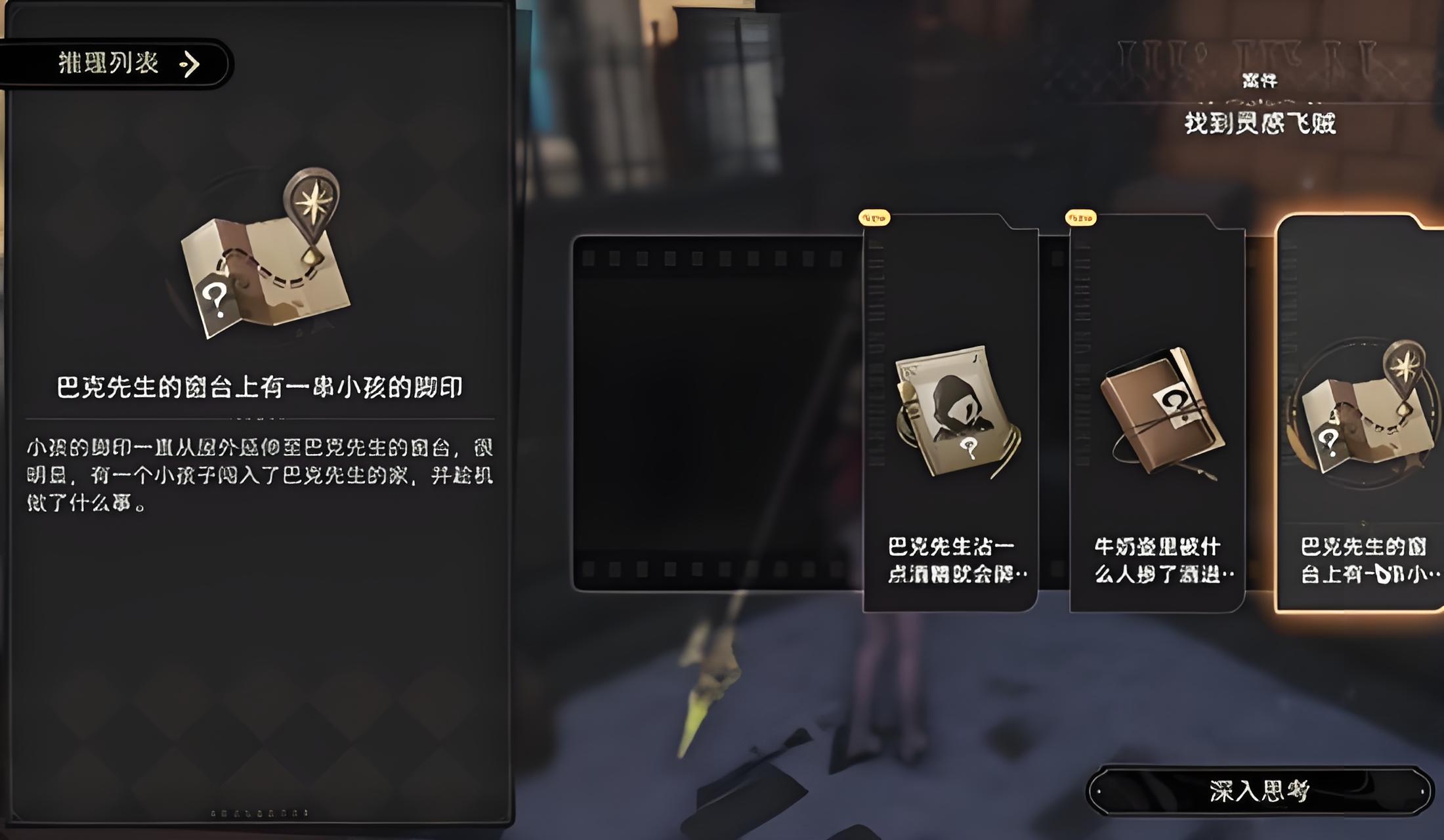The width and height of the screenshot is (1444, 840).
Task: Expand 推理列表 using its arrow chevron
Action: pyautogui.click(x=191, y=64)
